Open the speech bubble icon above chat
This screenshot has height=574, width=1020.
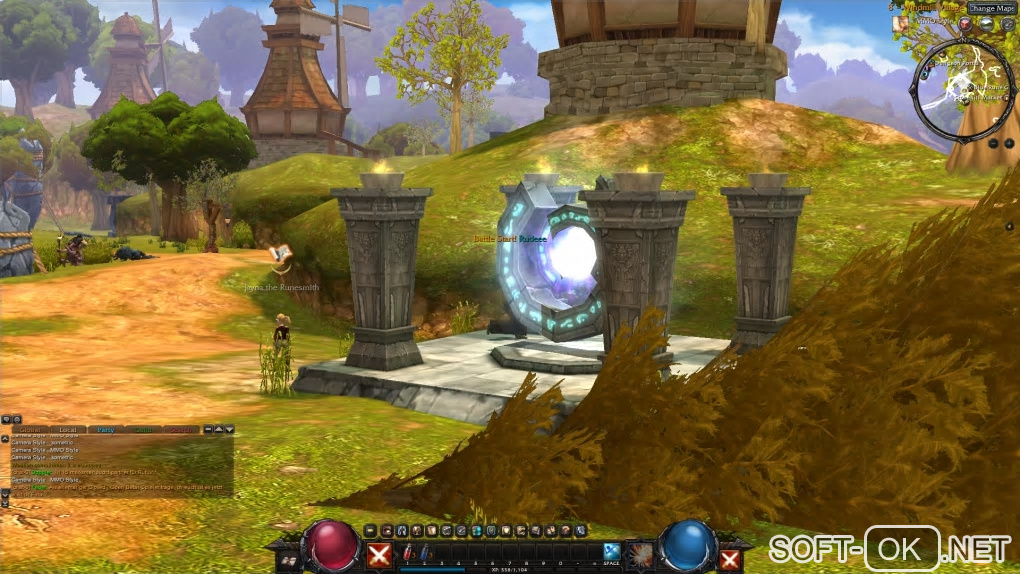click(7, 419)
